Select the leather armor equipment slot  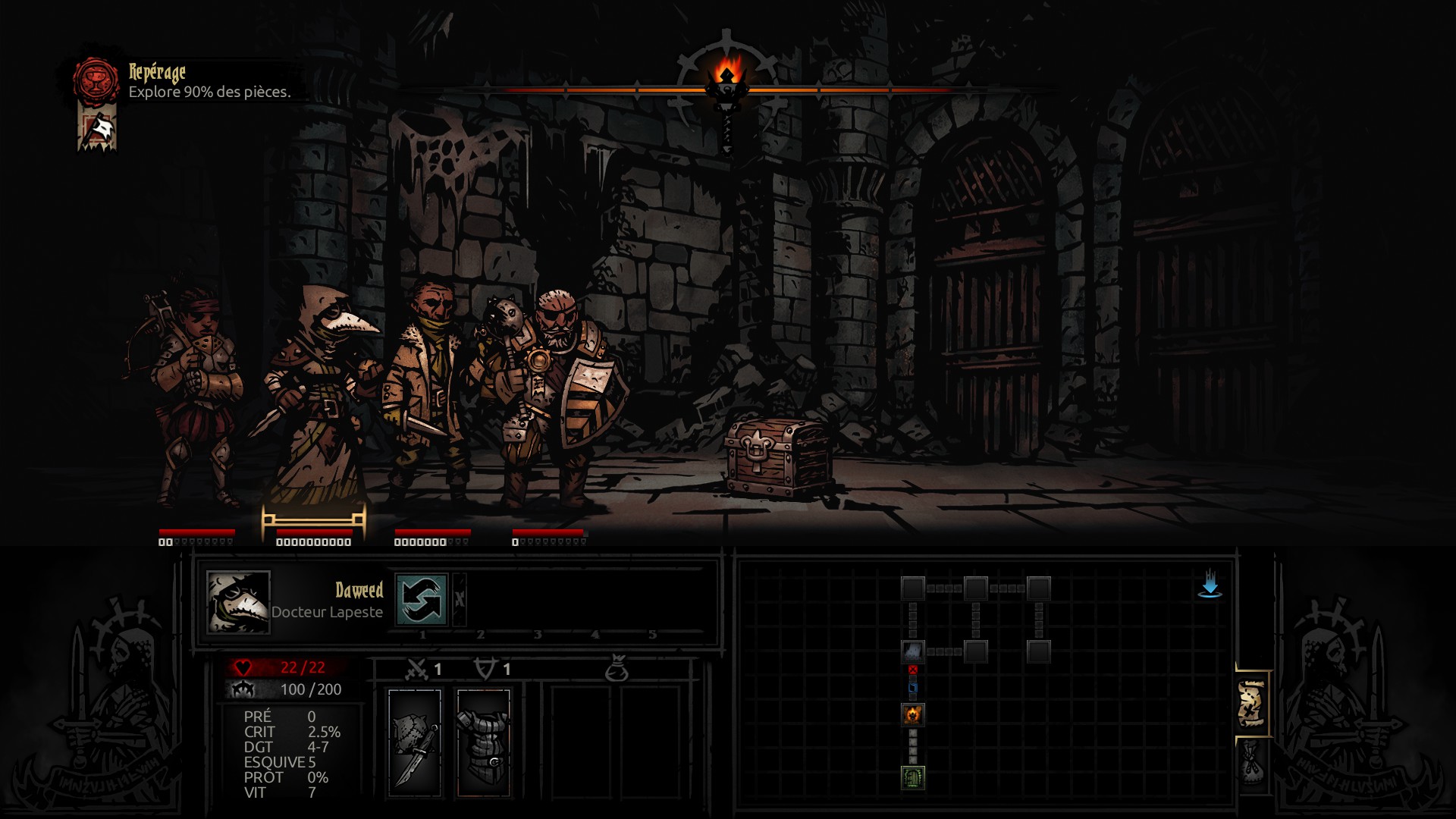[x=484, y=742]
